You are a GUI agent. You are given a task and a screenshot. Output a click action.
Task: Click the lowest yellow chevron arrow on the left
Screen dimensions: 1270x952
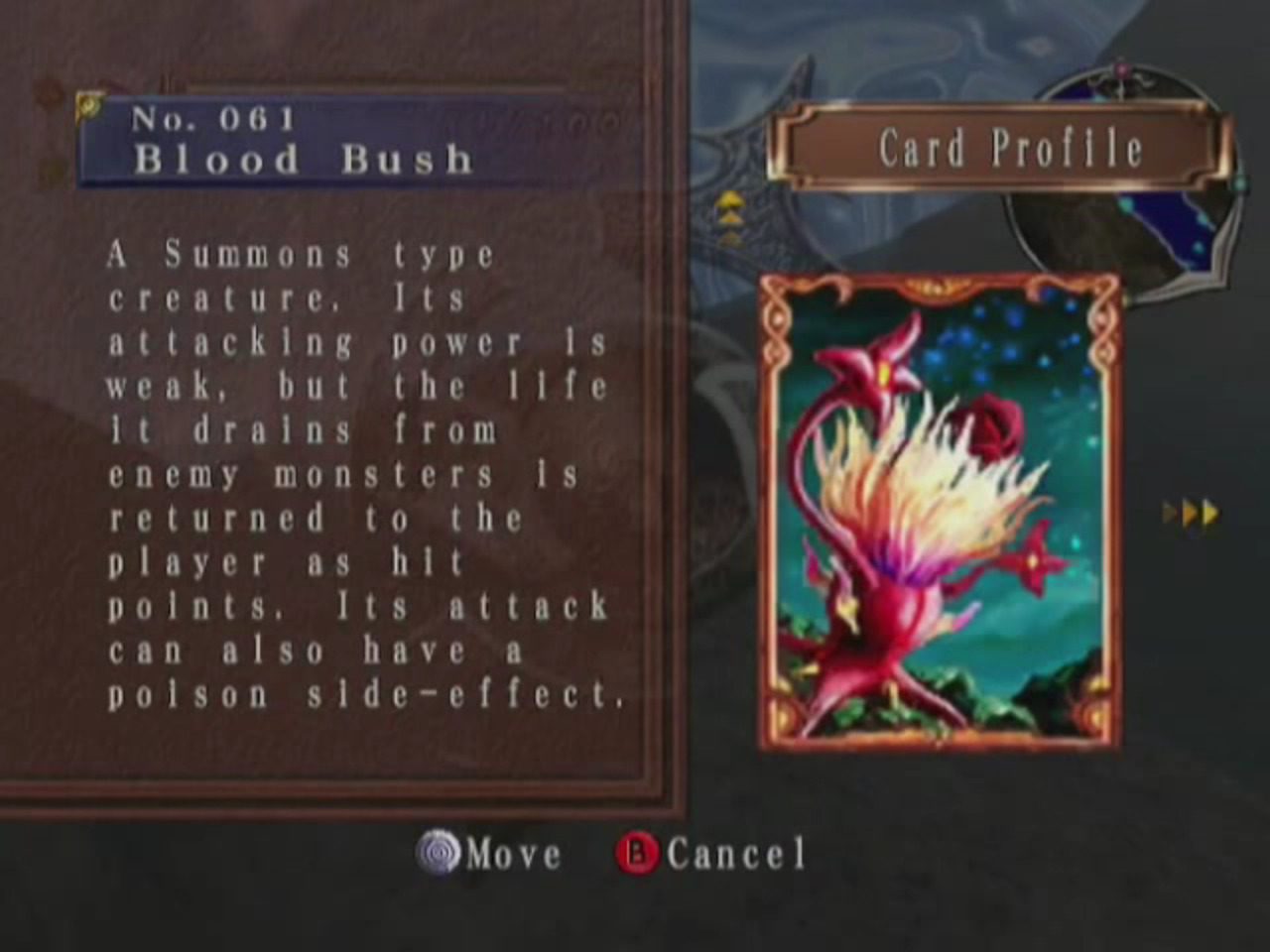[731, 239]
